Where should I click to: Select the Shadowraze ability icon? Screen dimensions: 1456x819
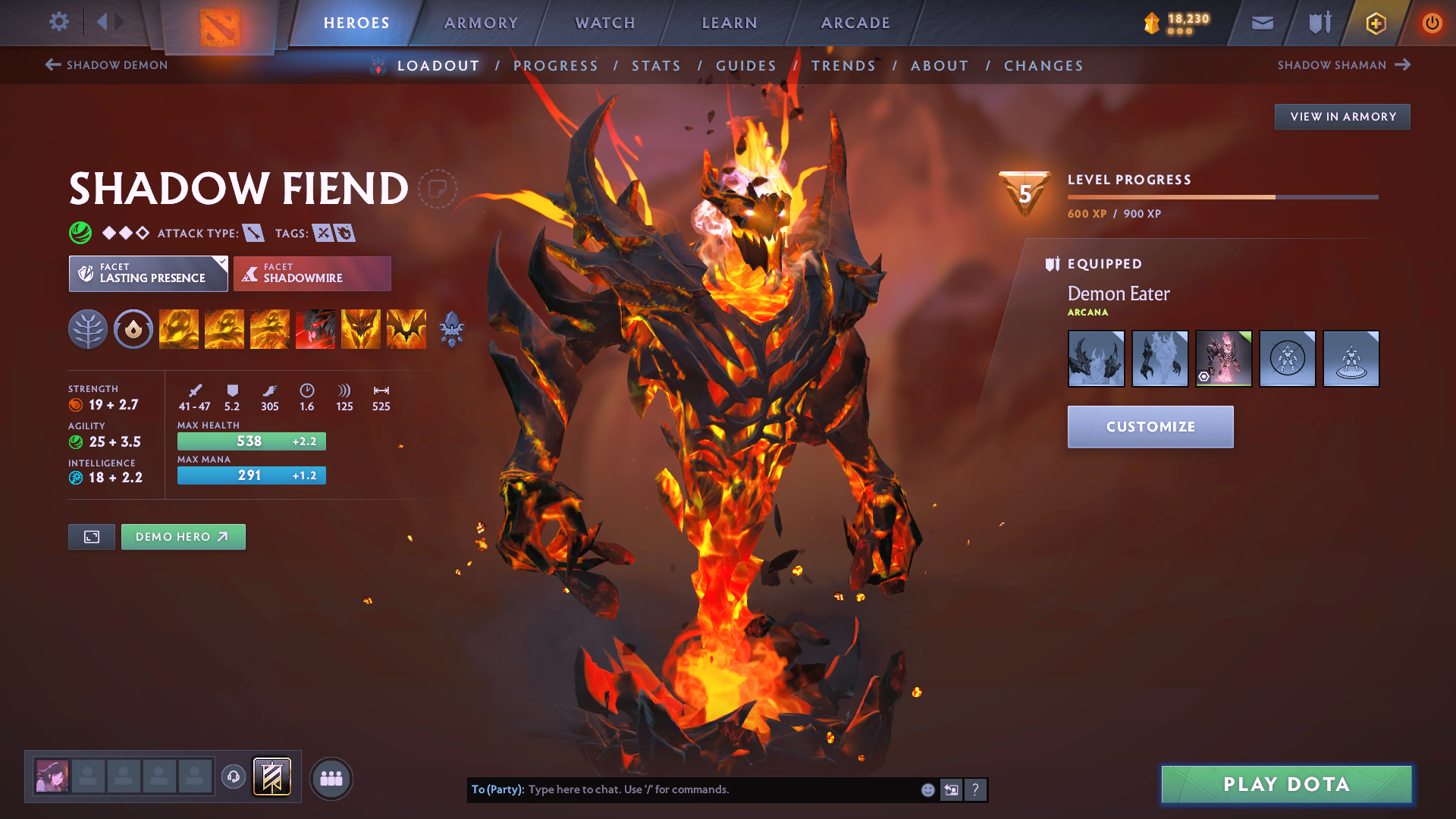pos(178,328)
